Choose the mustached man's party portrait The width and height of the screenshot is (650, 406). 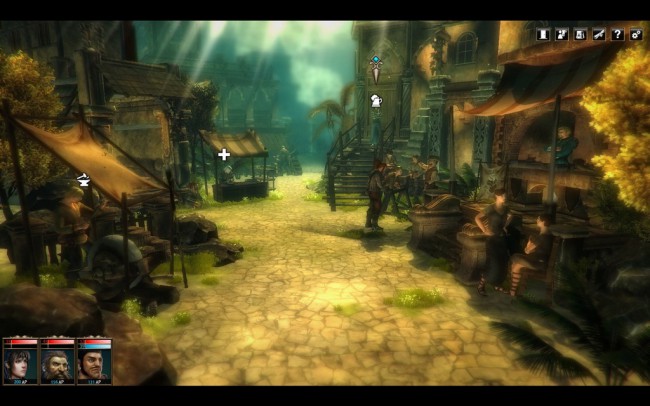[x=94, y=362]
